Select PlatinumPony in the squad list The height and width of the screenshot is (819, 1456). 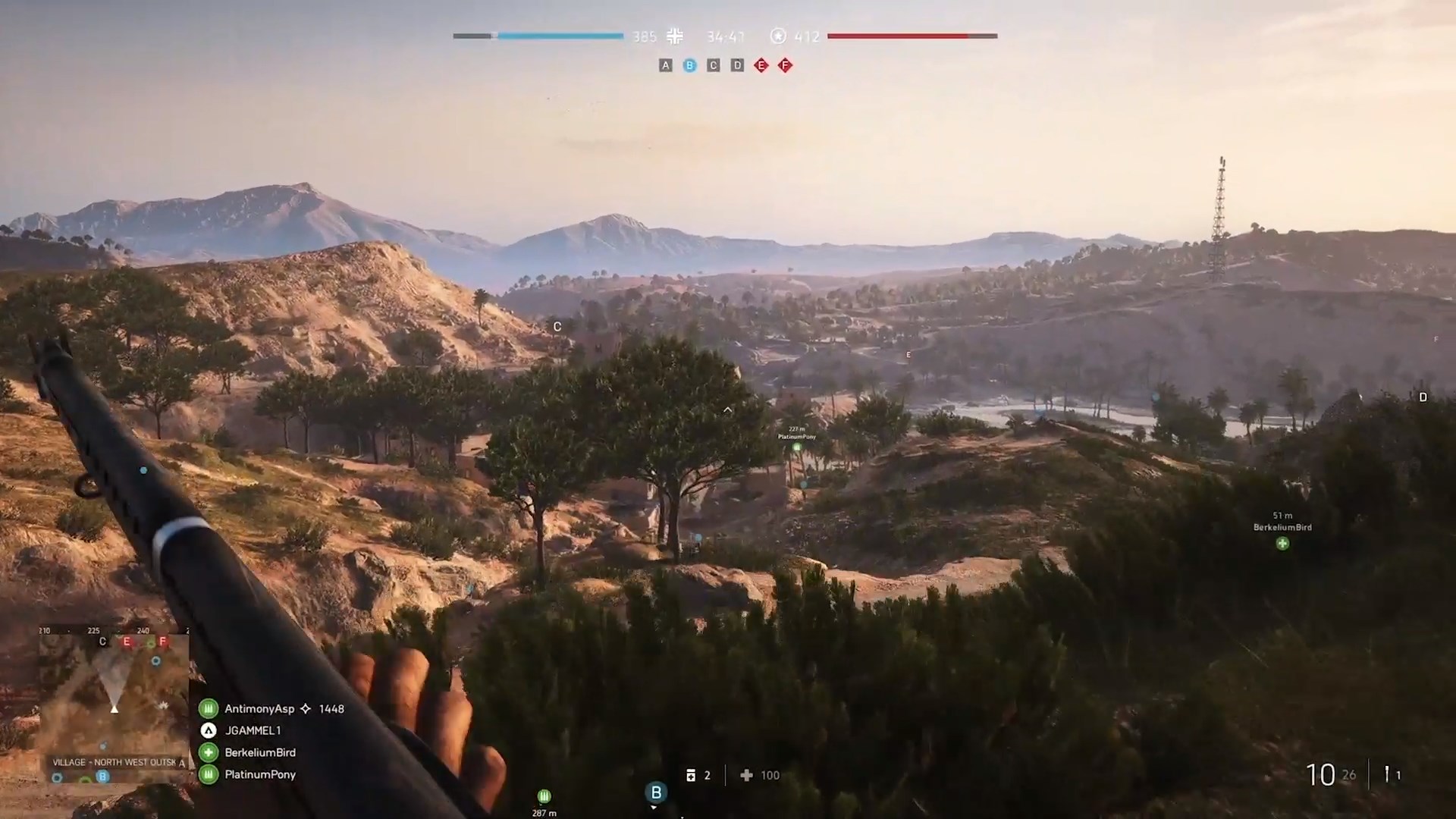[259, 775]
